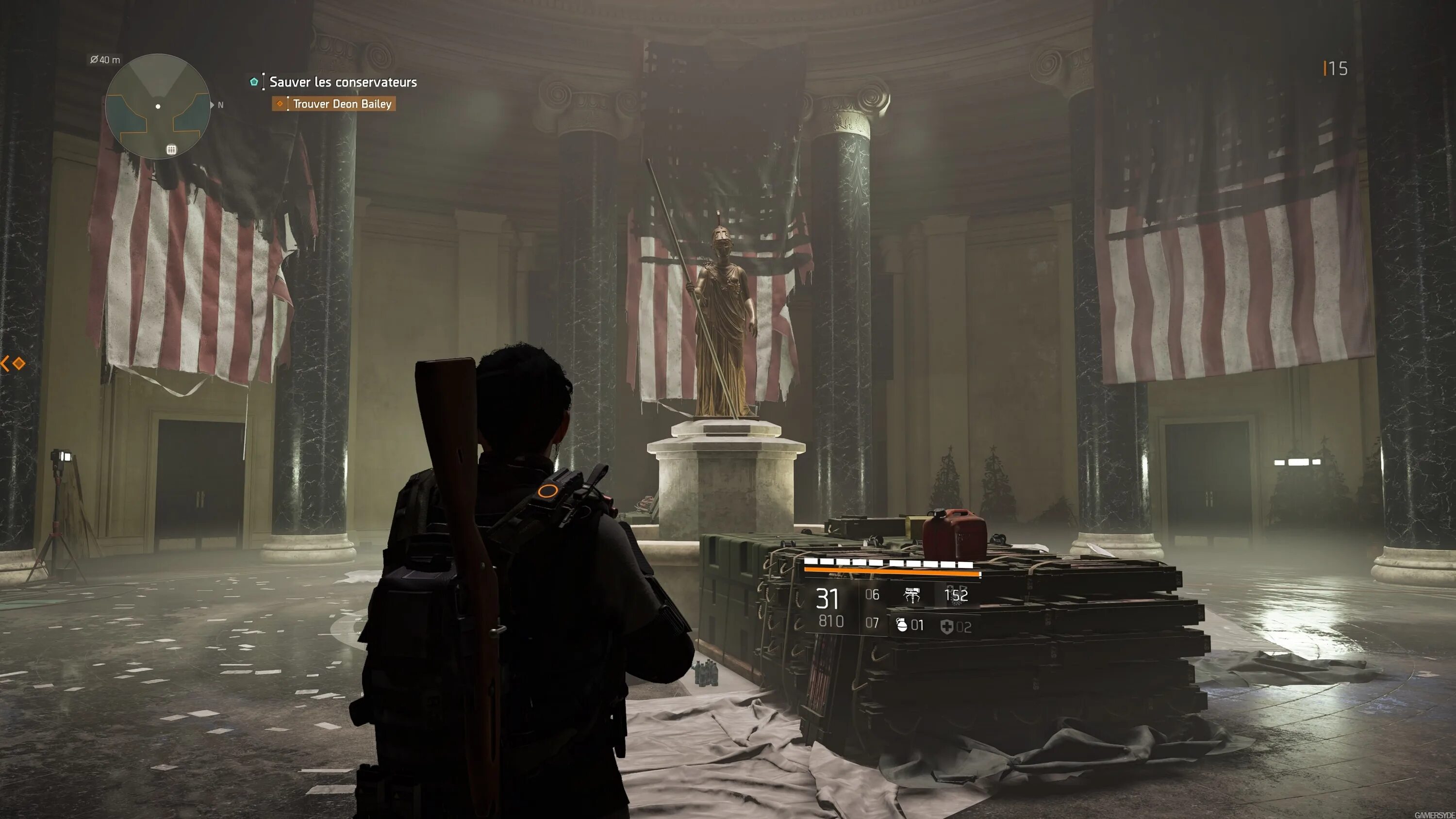This screenshot has height=819, width=1456.
Task: Use the armor kit shield icon
Action: tap(947, 626)
